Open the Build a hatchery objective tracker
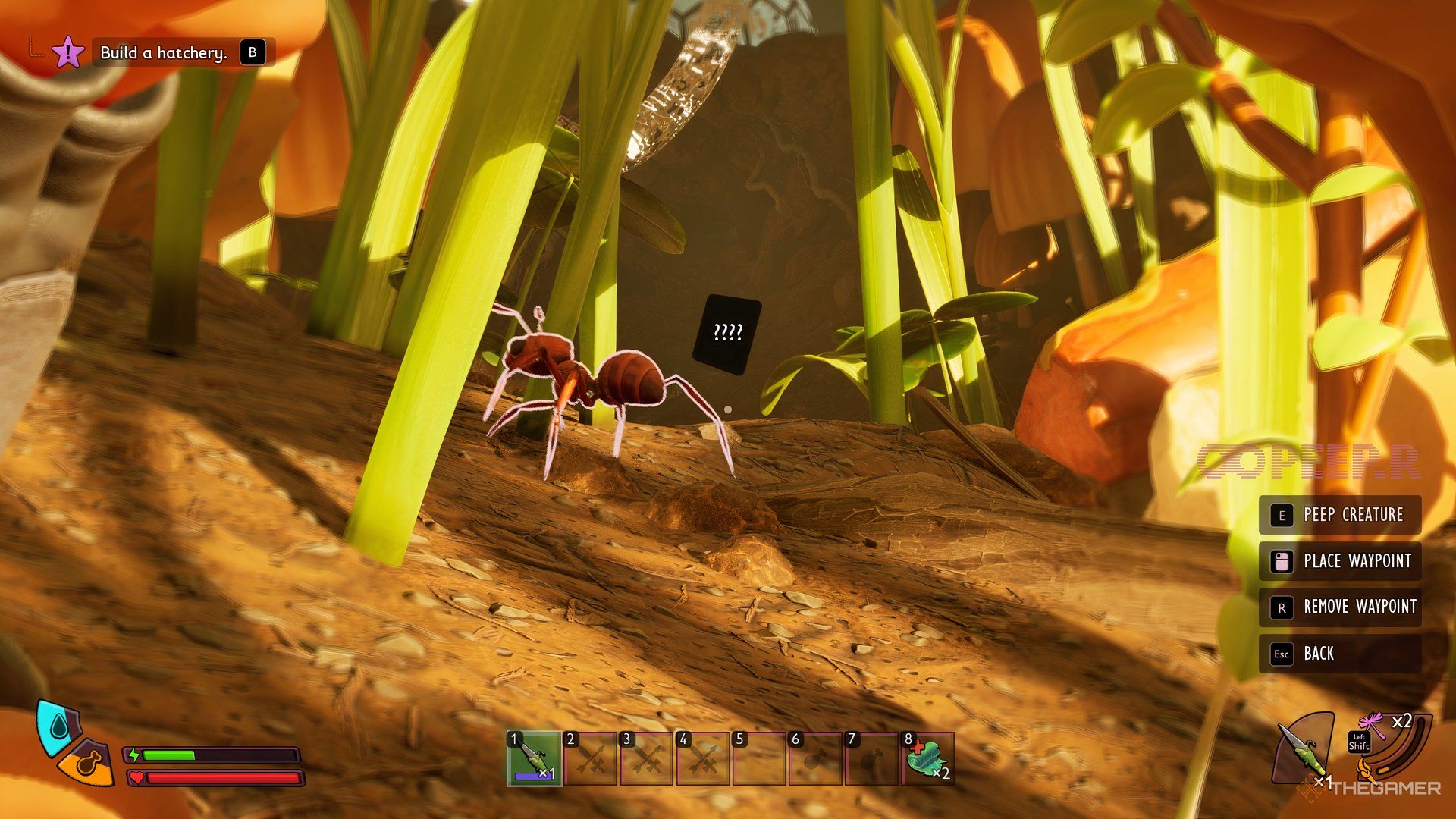Viewport: 1456px width, 819px height. 163,53
